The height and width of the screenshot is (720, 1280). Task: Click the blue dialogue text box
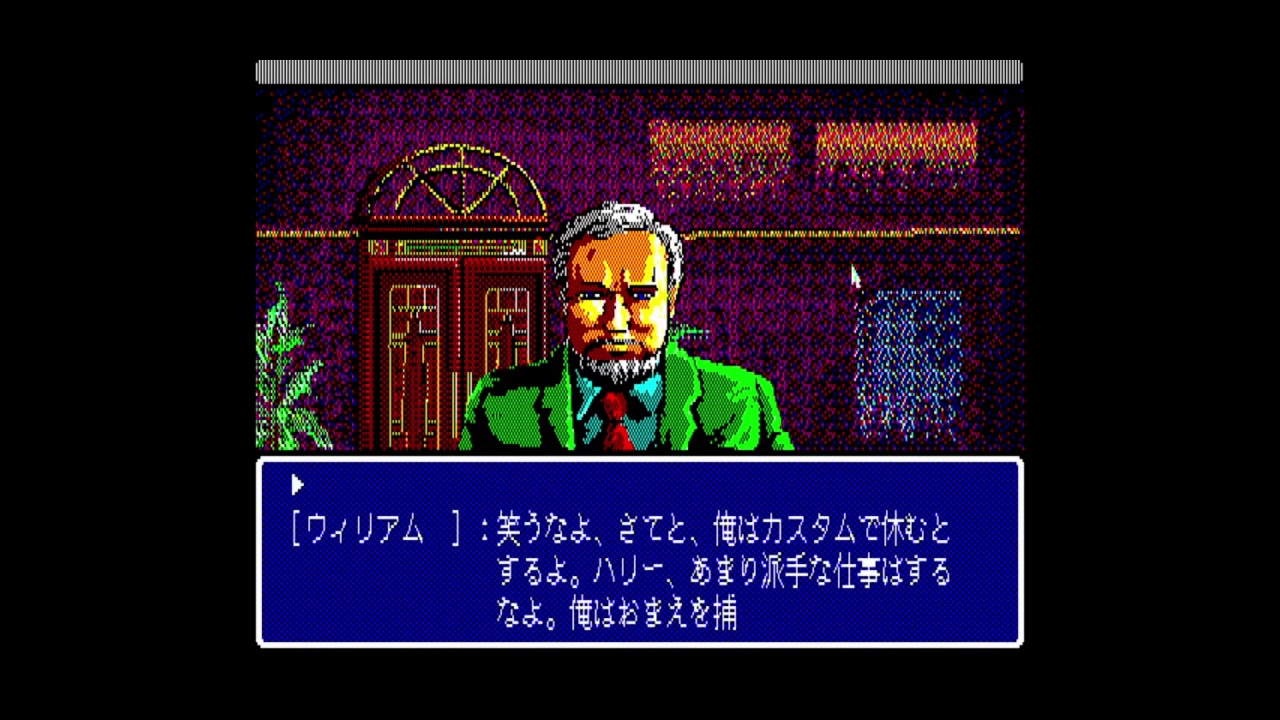tap(640, 553)
